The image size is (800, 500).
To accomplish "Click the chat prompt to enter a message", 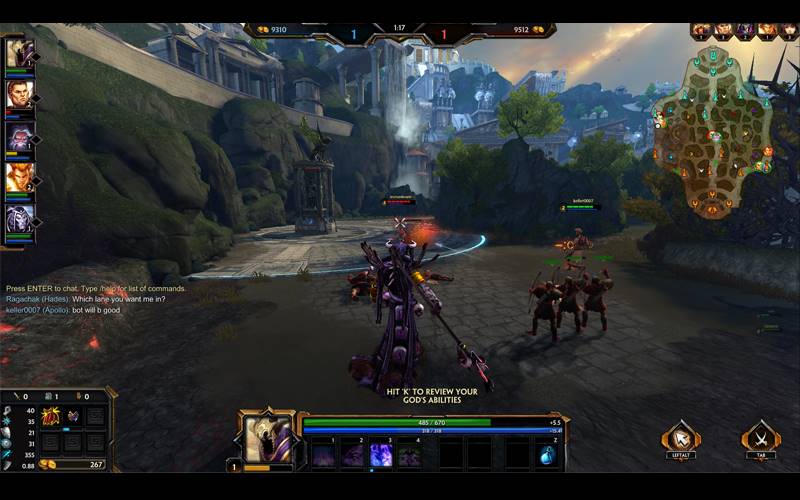I will coord(95,288).
